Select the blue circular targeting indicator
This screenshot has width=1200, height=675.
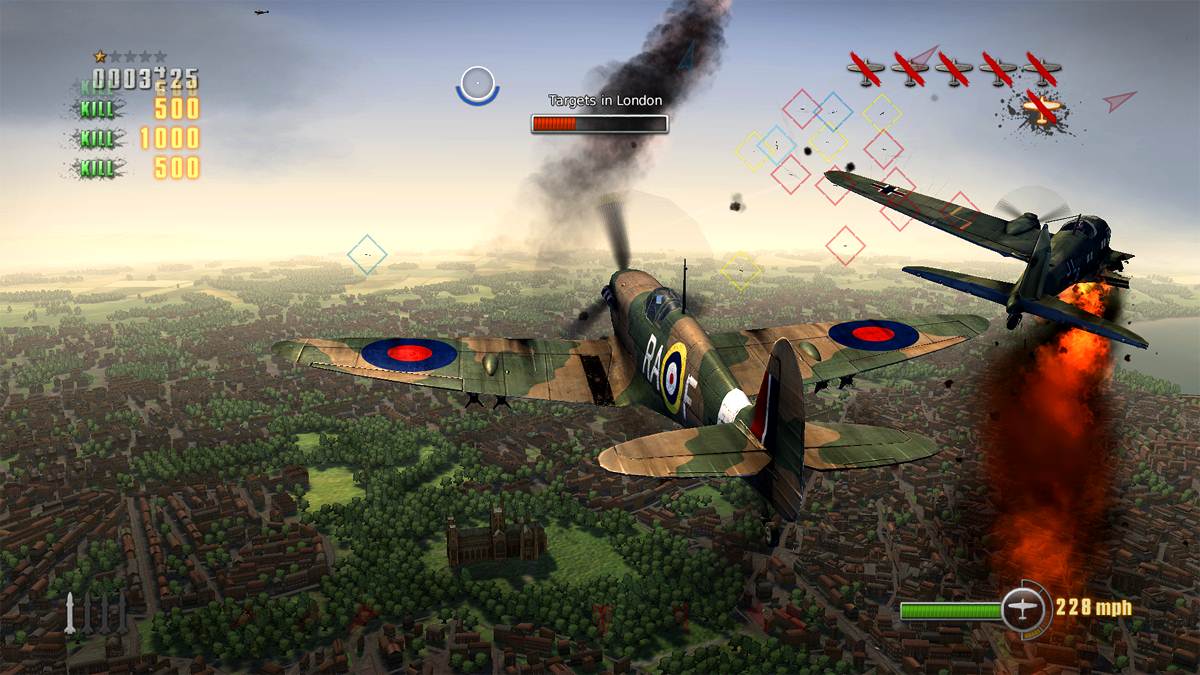tap(477, 84)
